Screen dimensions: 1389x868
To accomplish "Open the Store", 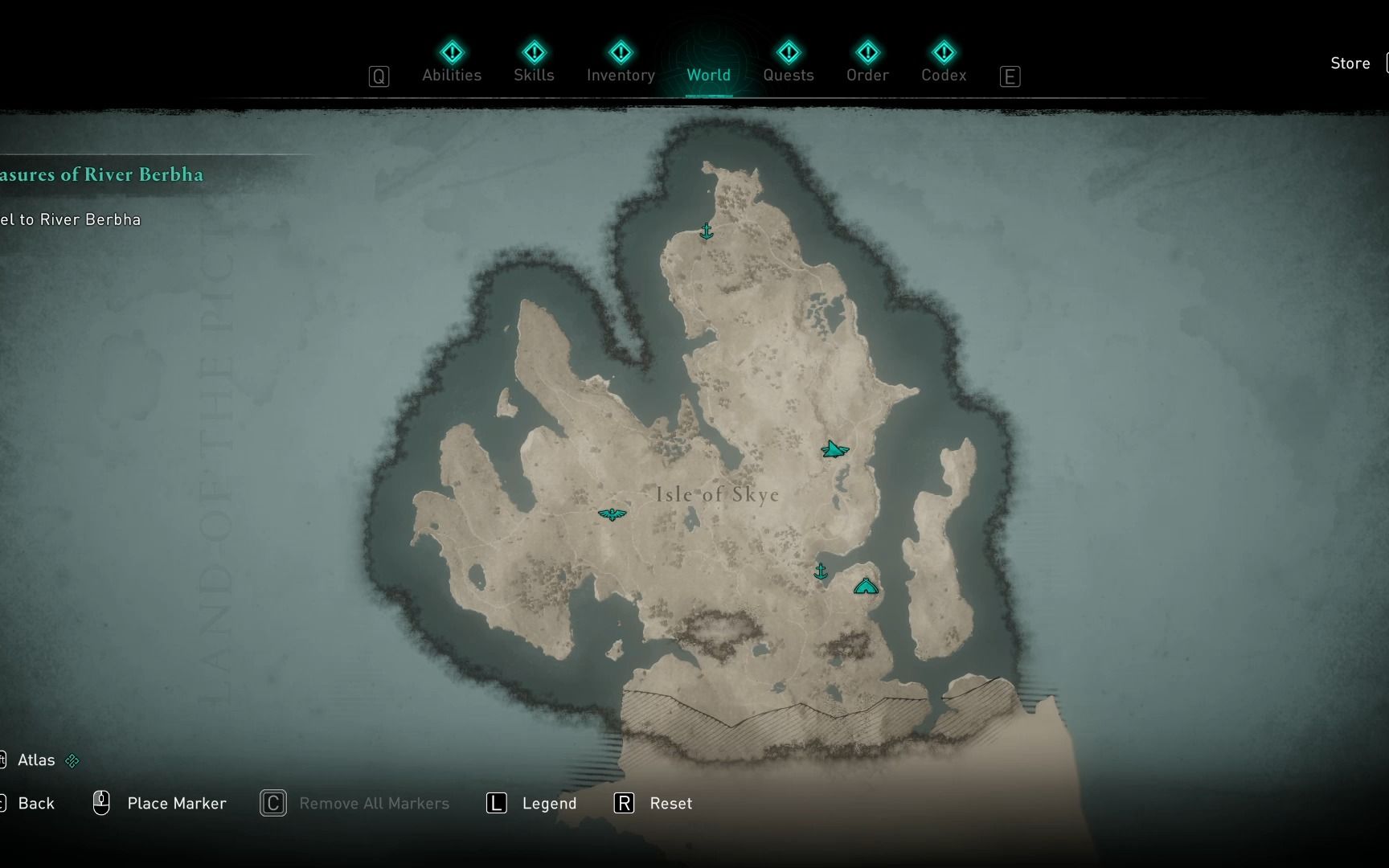I will (x=1350, y=63).
